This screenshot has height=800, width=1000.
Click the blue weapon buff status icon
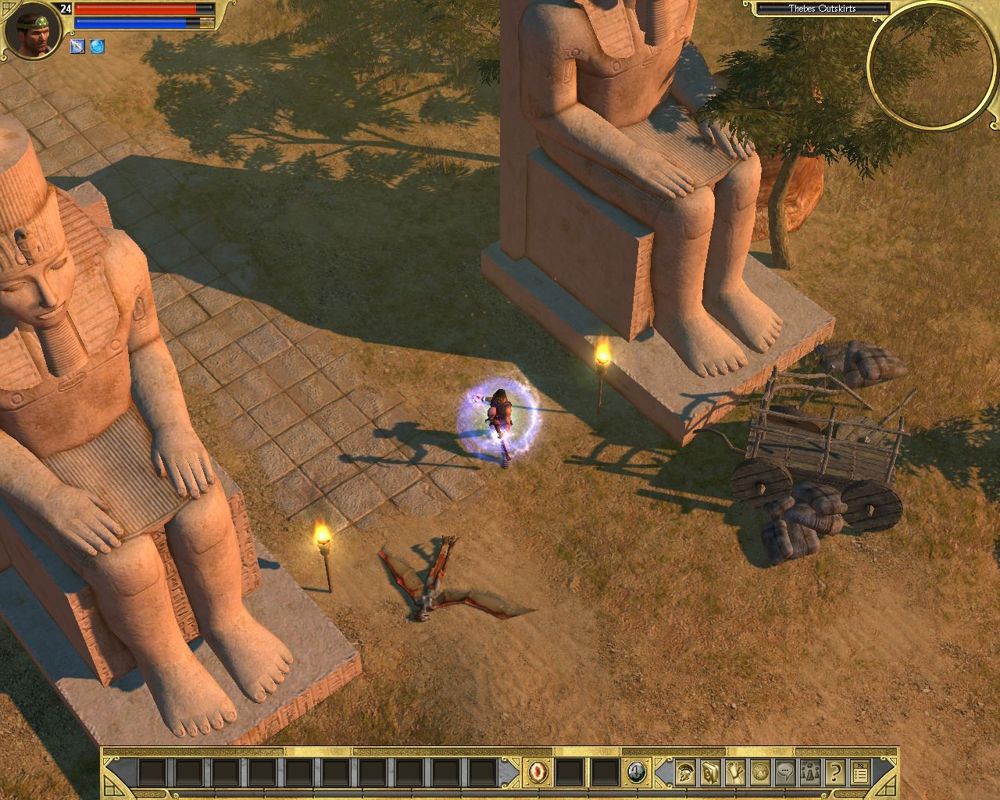(x=77, y=46)
